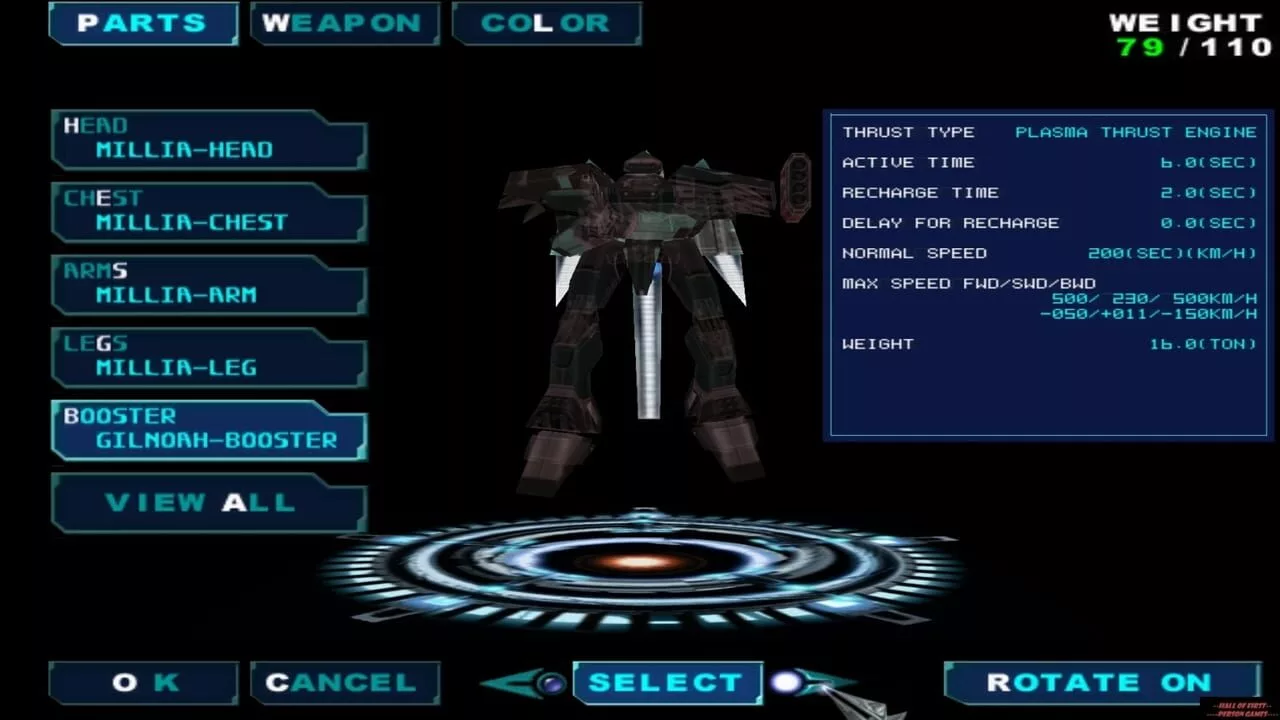The height and width of the screenshot is (720, 1280).
Task: Click the SELECT button
Action: (667, 683)
